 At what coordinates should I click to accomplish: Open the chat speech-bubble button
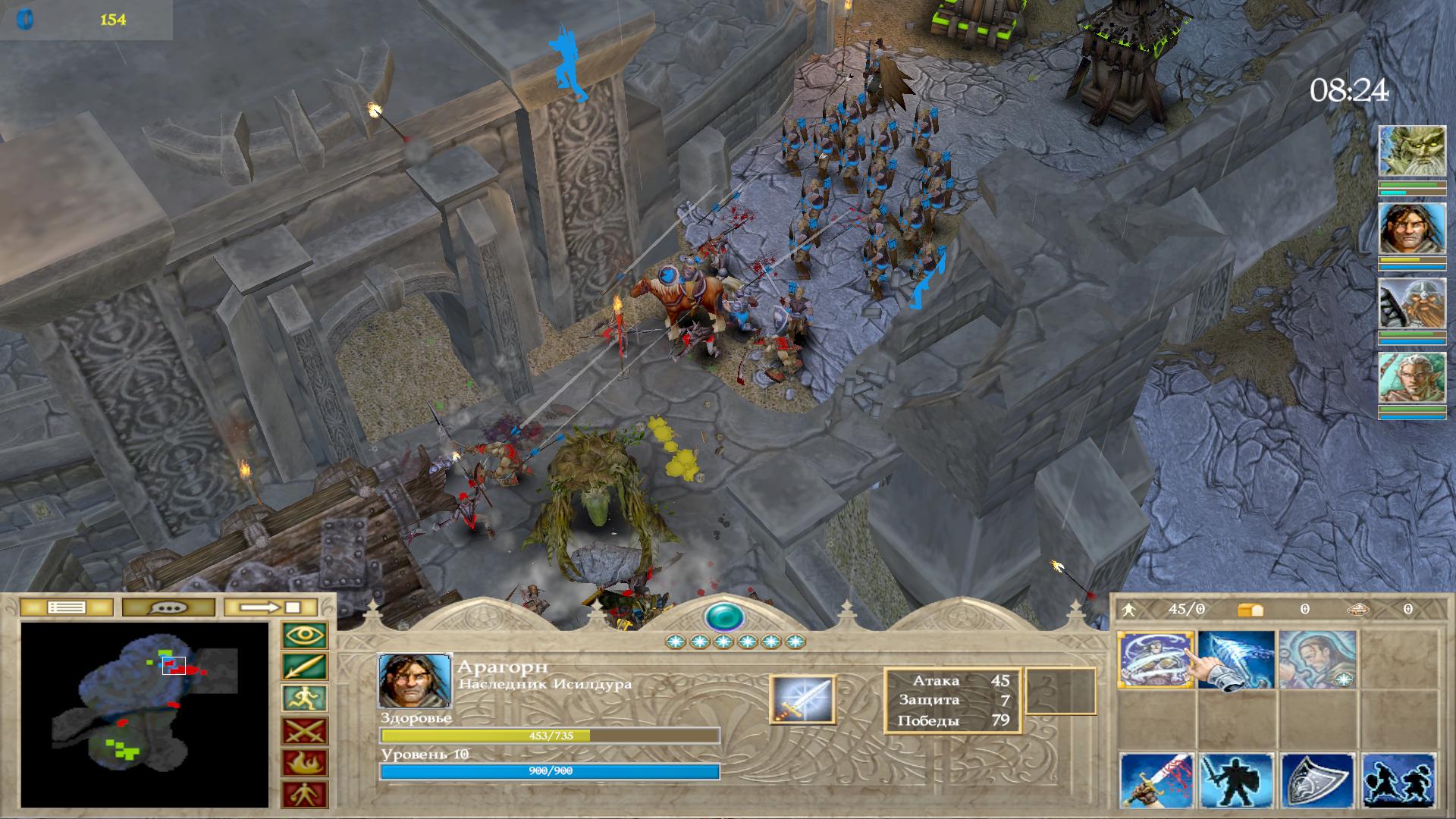click(x=168, y=607)
